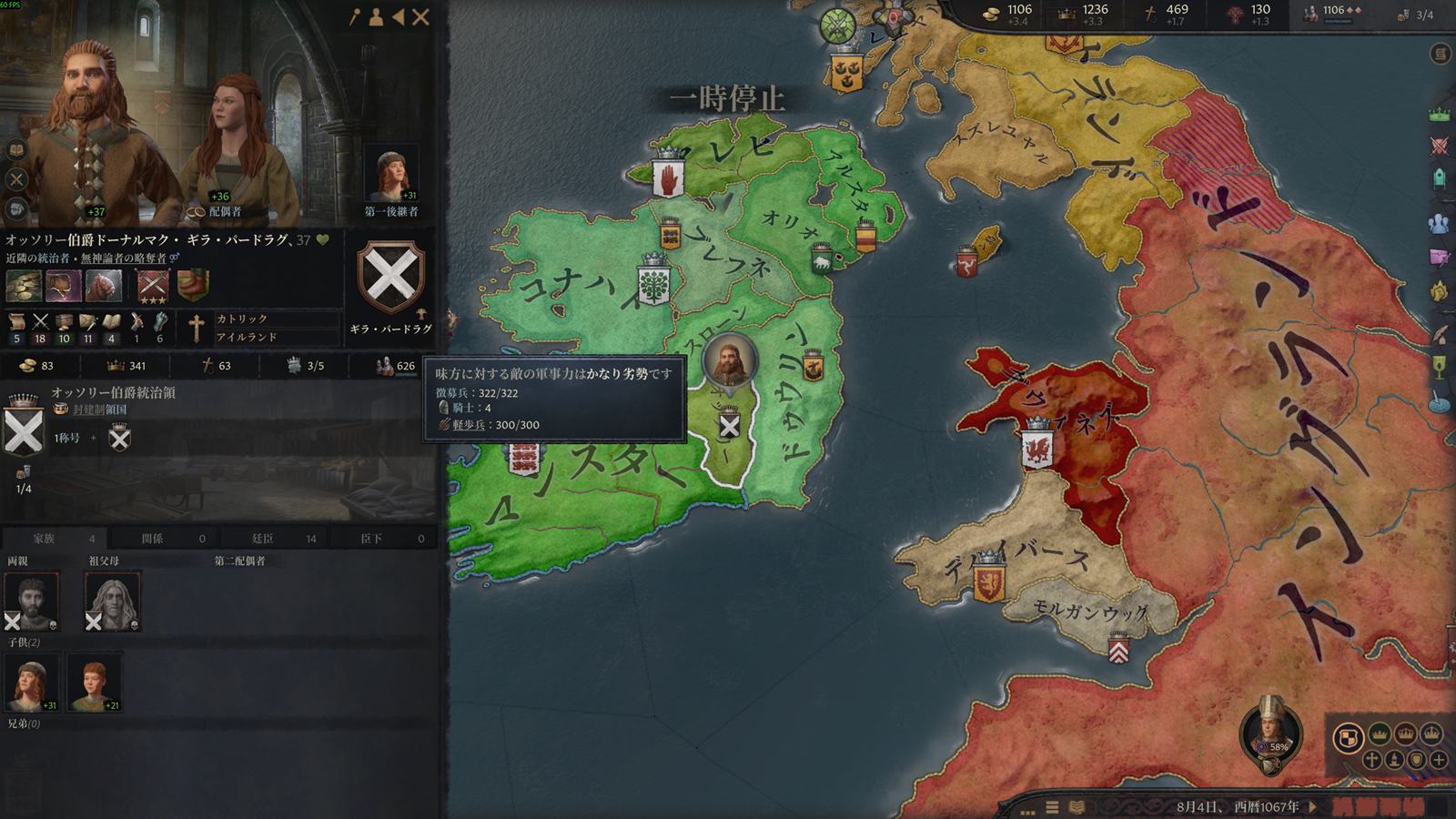Switch to the 関係 relations tab
This screenshot has height=819, width=1456.
pyautogui.click(x=152, y=539)
